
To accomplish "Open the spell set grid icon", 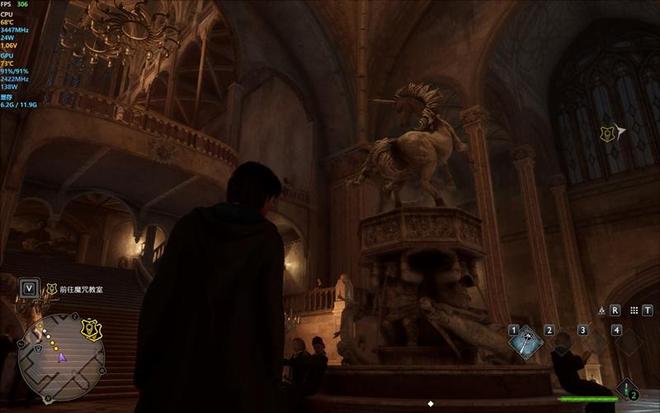I will click(633, 310).
